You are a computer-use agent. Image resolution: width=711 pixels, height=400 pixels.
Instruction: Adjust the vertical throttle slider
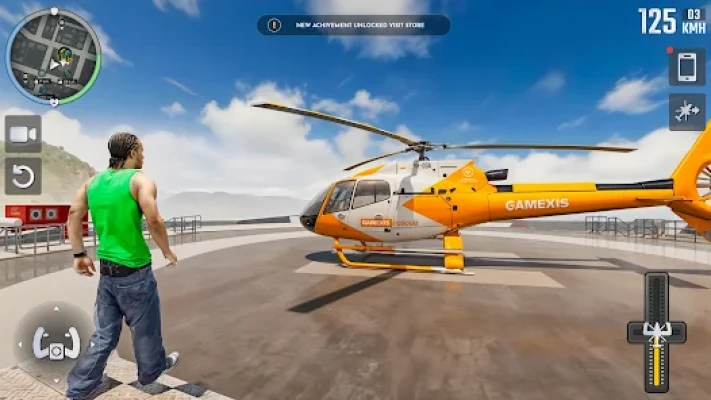(656, 331)
